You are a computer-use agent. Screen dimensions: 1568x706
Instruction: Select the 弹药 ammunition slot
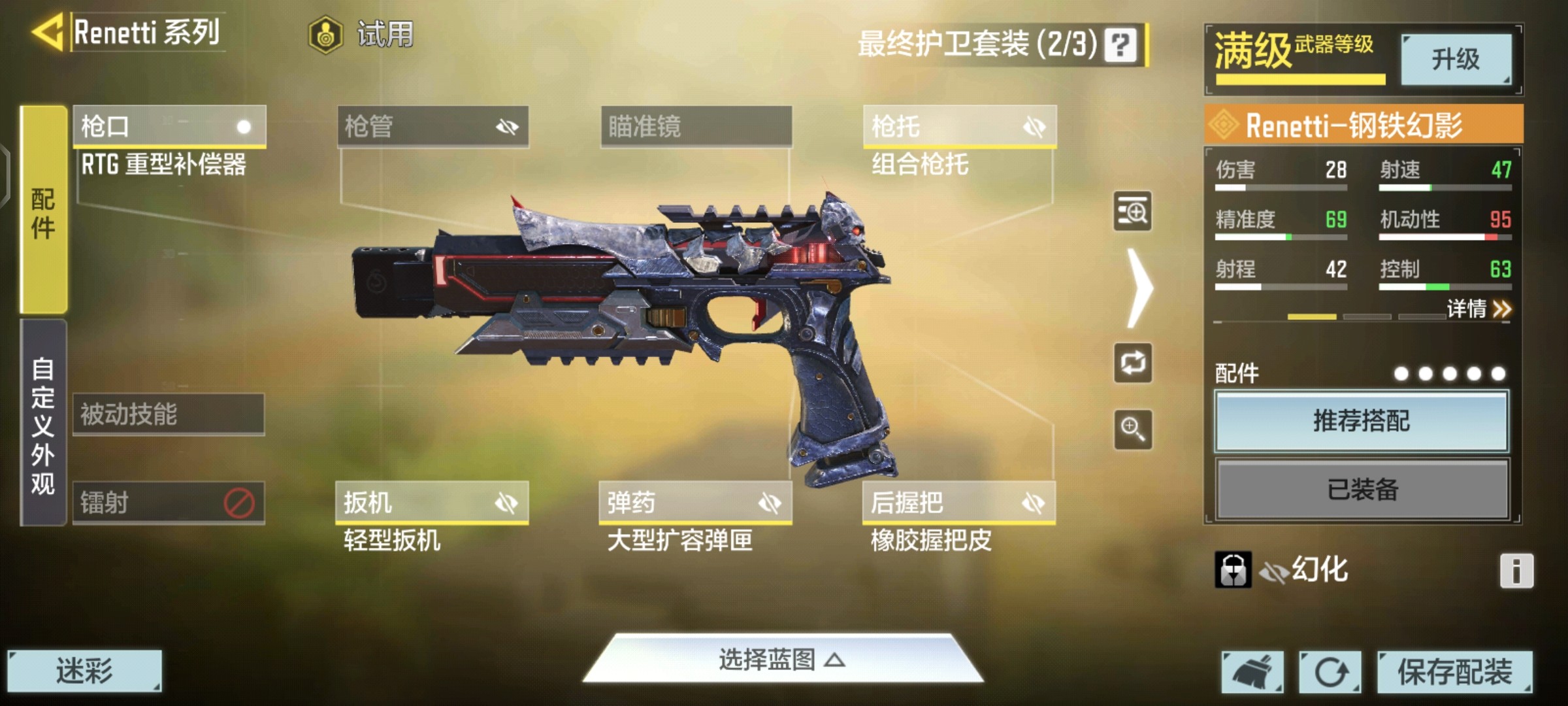[695, 503]
